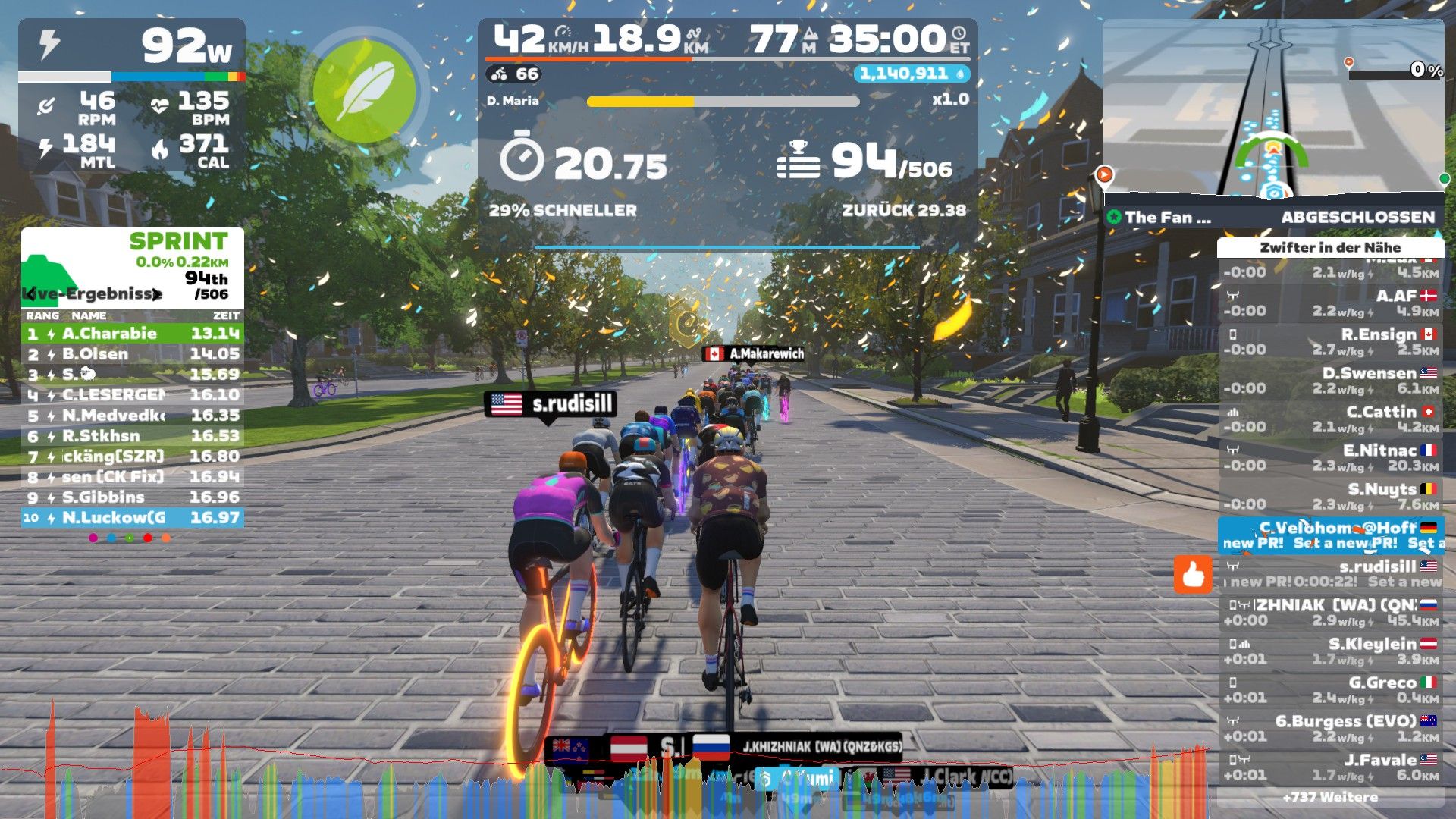Show the +737 Weitere riders

click(1330, 797)
